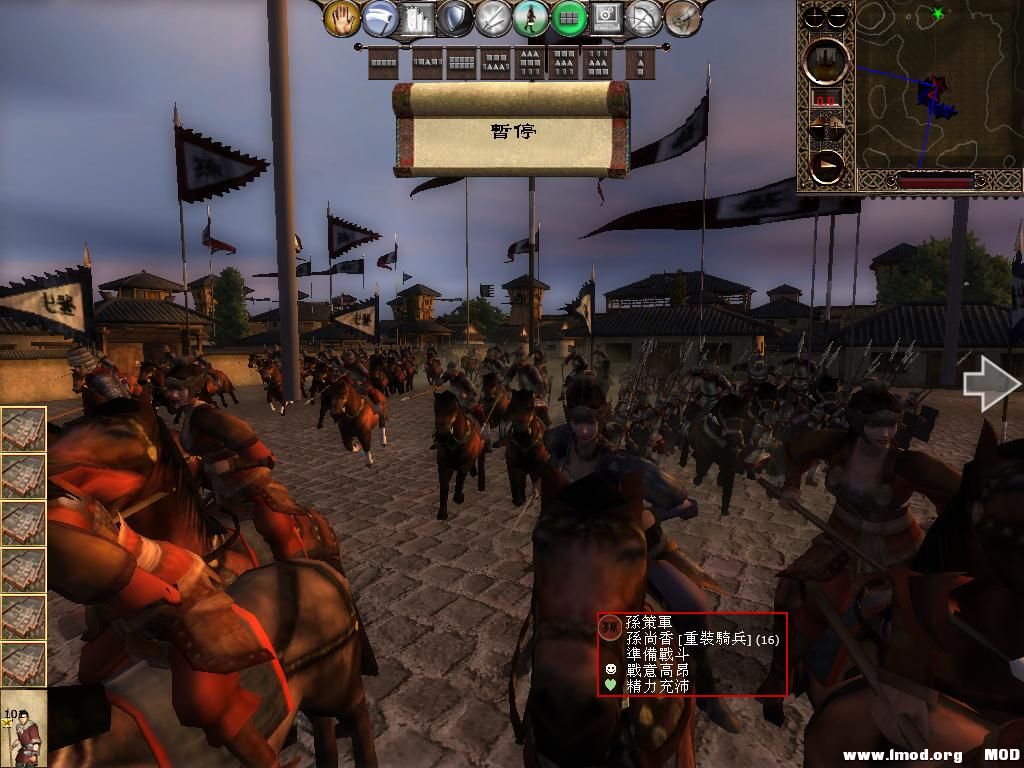
Task: Click the round camera view button beside minimap
Action: [x=827, y=61]
